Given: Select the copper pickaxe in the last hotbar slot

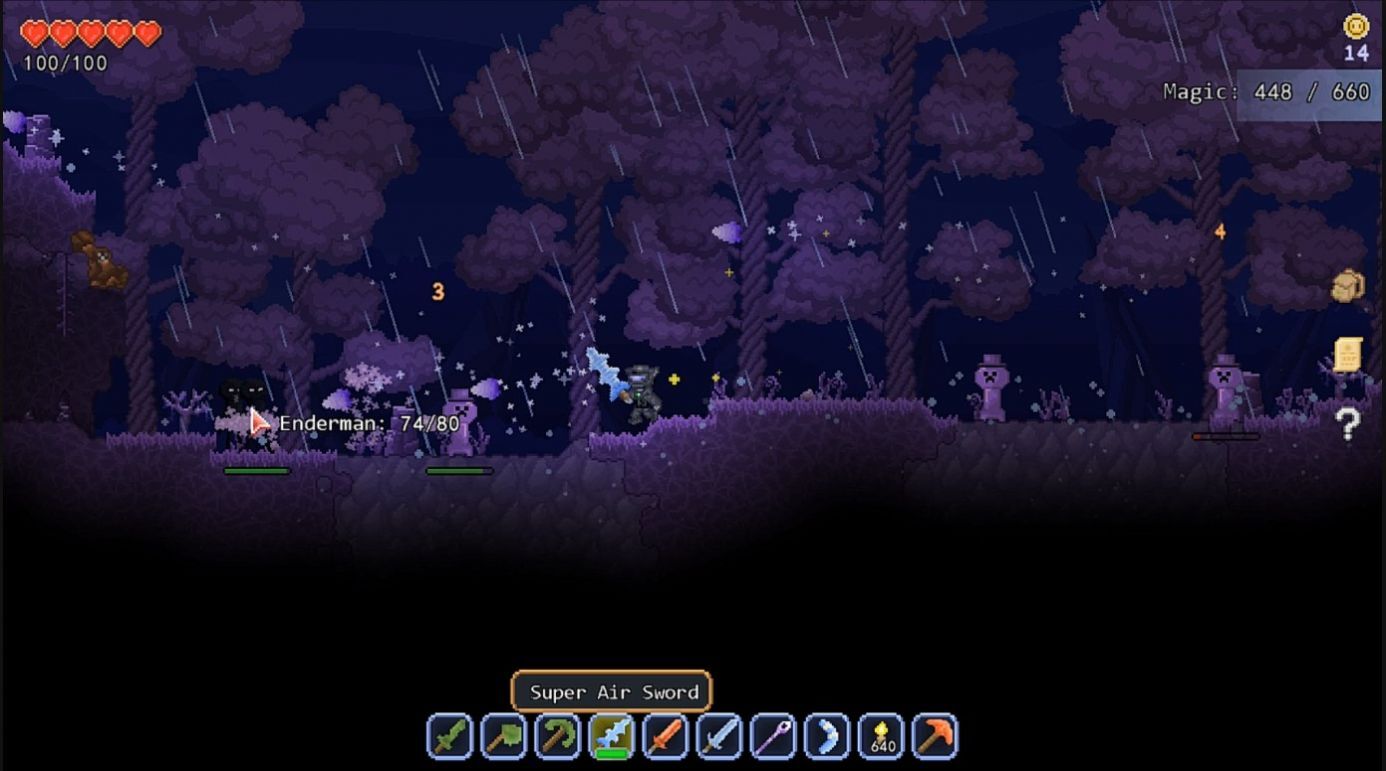Looking at the screenshot, I should 936,735.
